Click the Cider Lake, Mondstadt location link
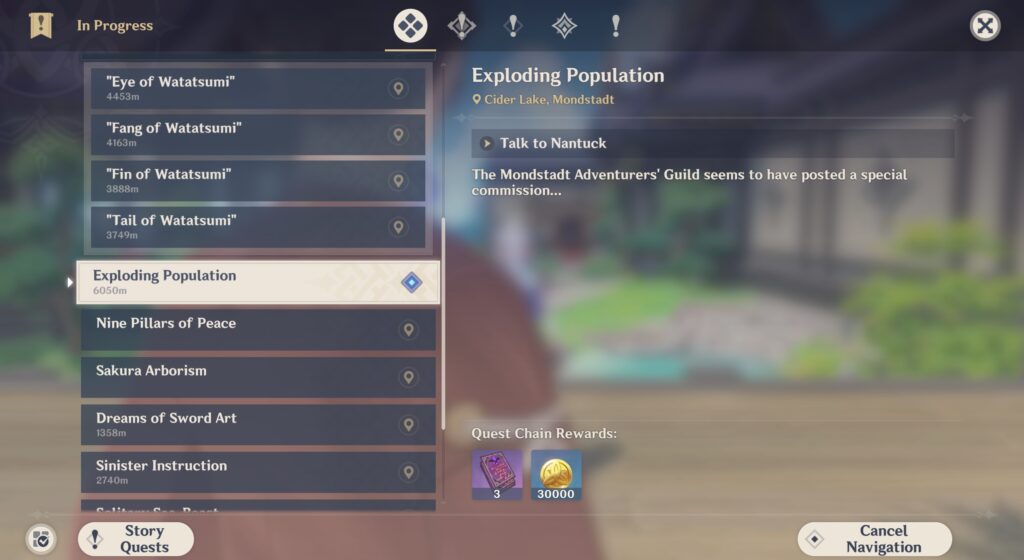Screen dimensions: 1024x560 (x=543, y=100)
